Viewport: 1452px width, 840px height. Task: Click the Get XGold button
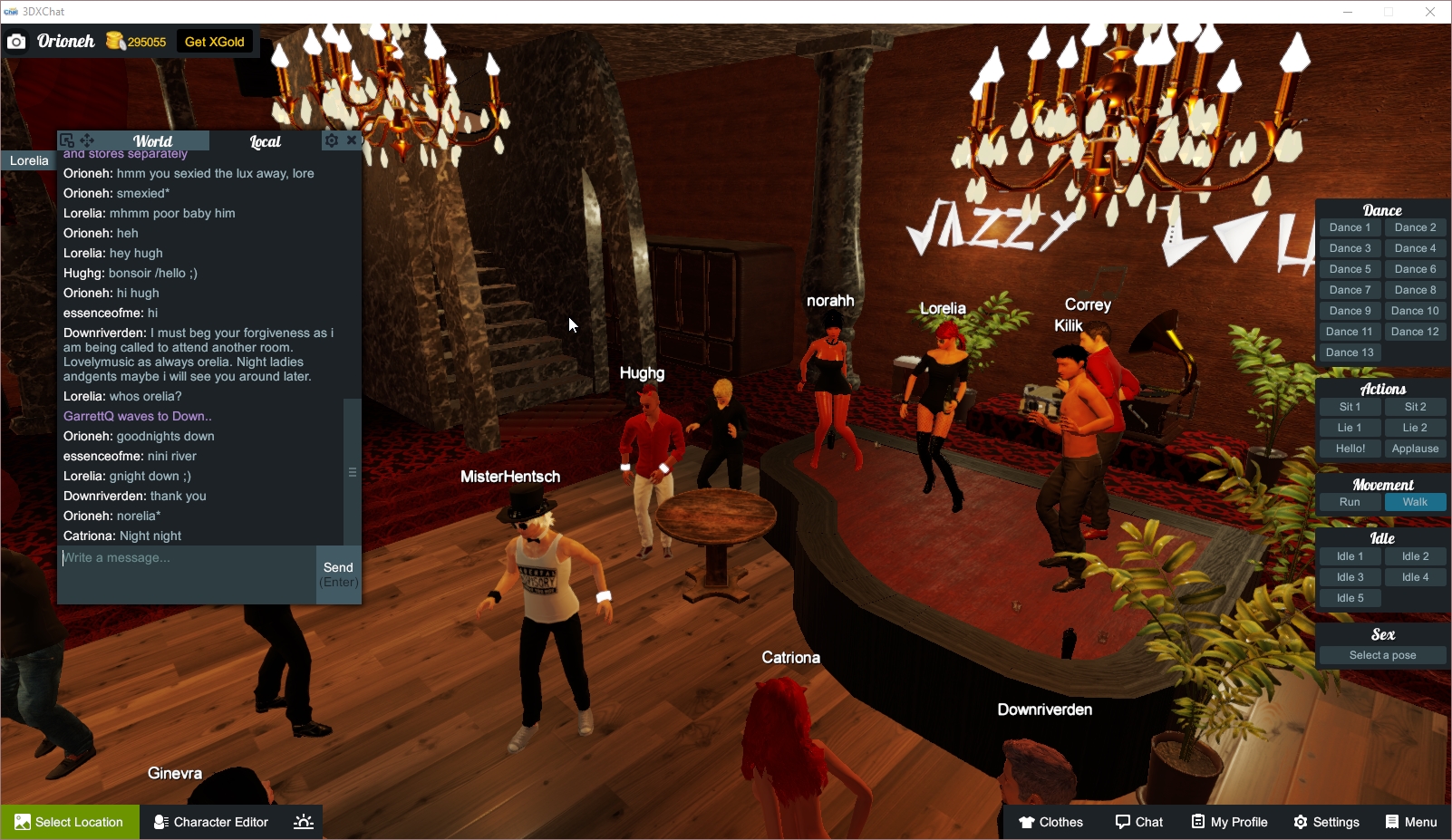pyautogui.click(x=214, y=41)
